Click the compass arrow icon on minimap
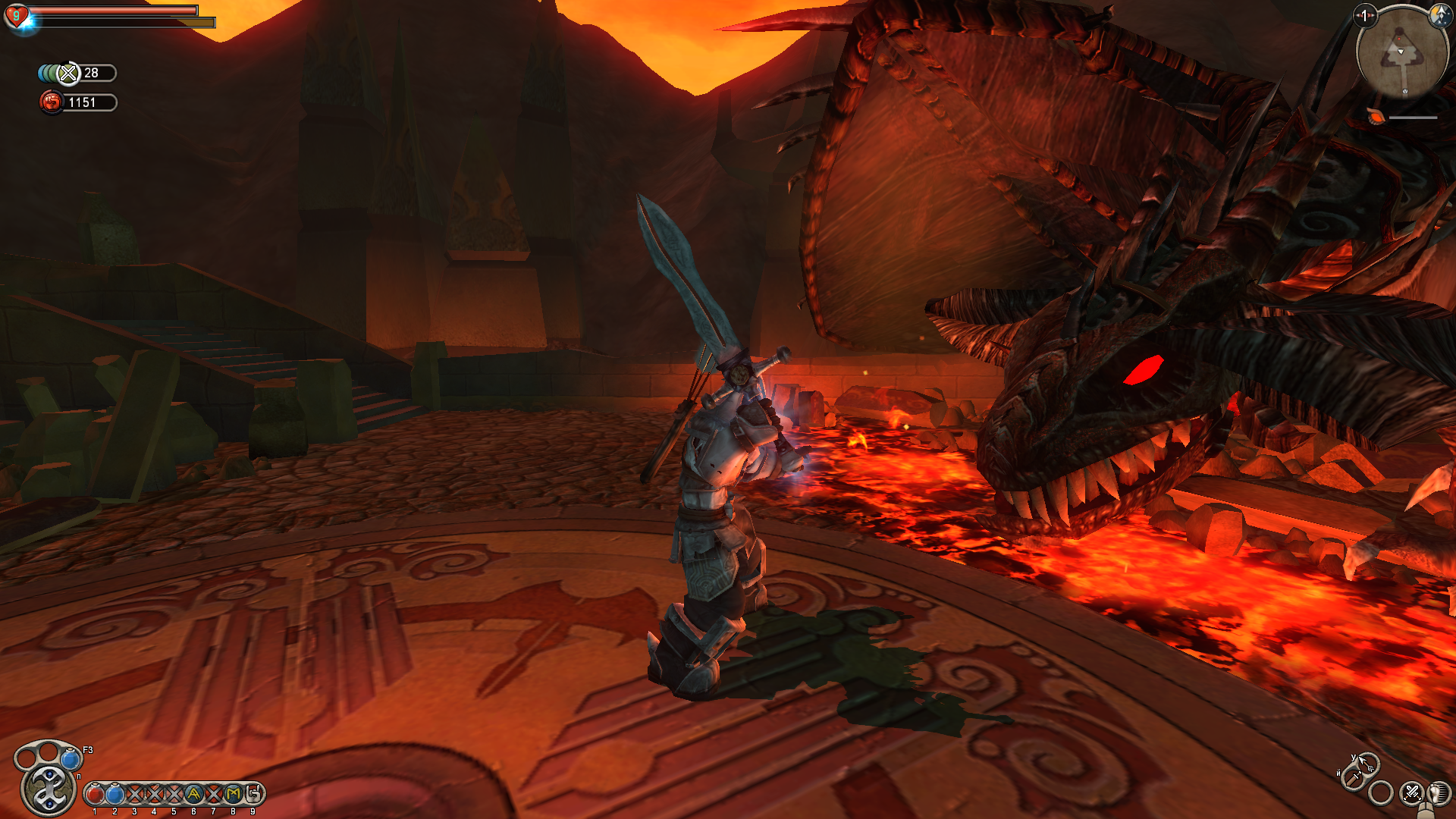 tap(1439, 14)
